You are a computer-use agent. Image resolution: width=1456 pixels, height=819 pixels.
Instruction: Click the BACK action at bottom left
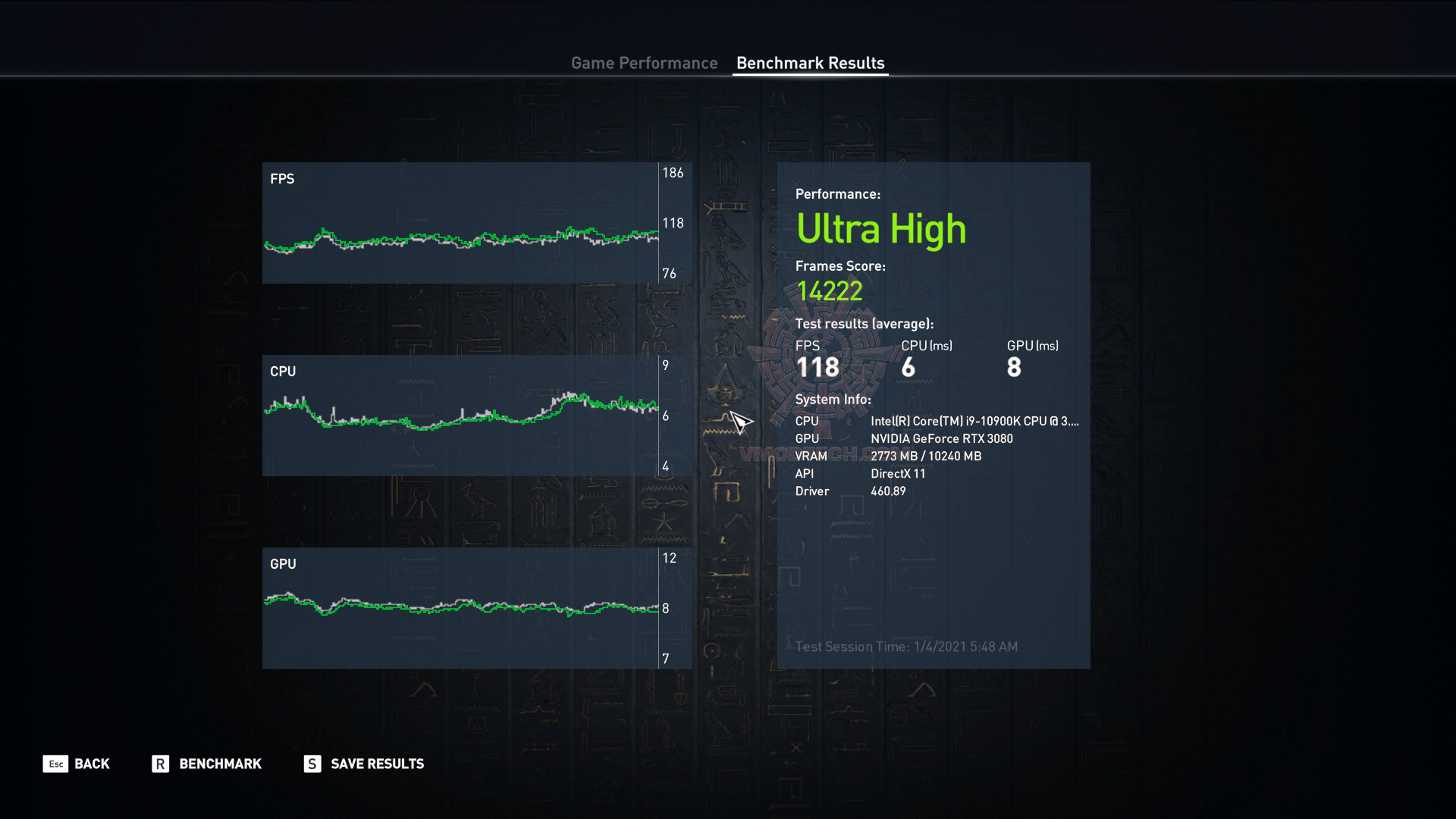point(90,764)
